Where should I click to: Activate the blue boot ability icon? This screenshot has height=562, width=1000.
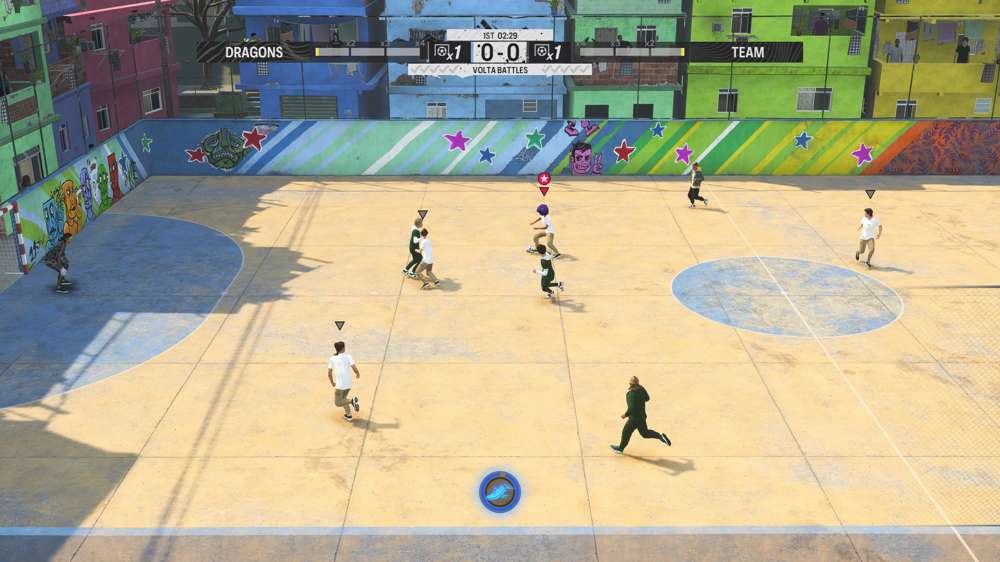pos(500,492)
